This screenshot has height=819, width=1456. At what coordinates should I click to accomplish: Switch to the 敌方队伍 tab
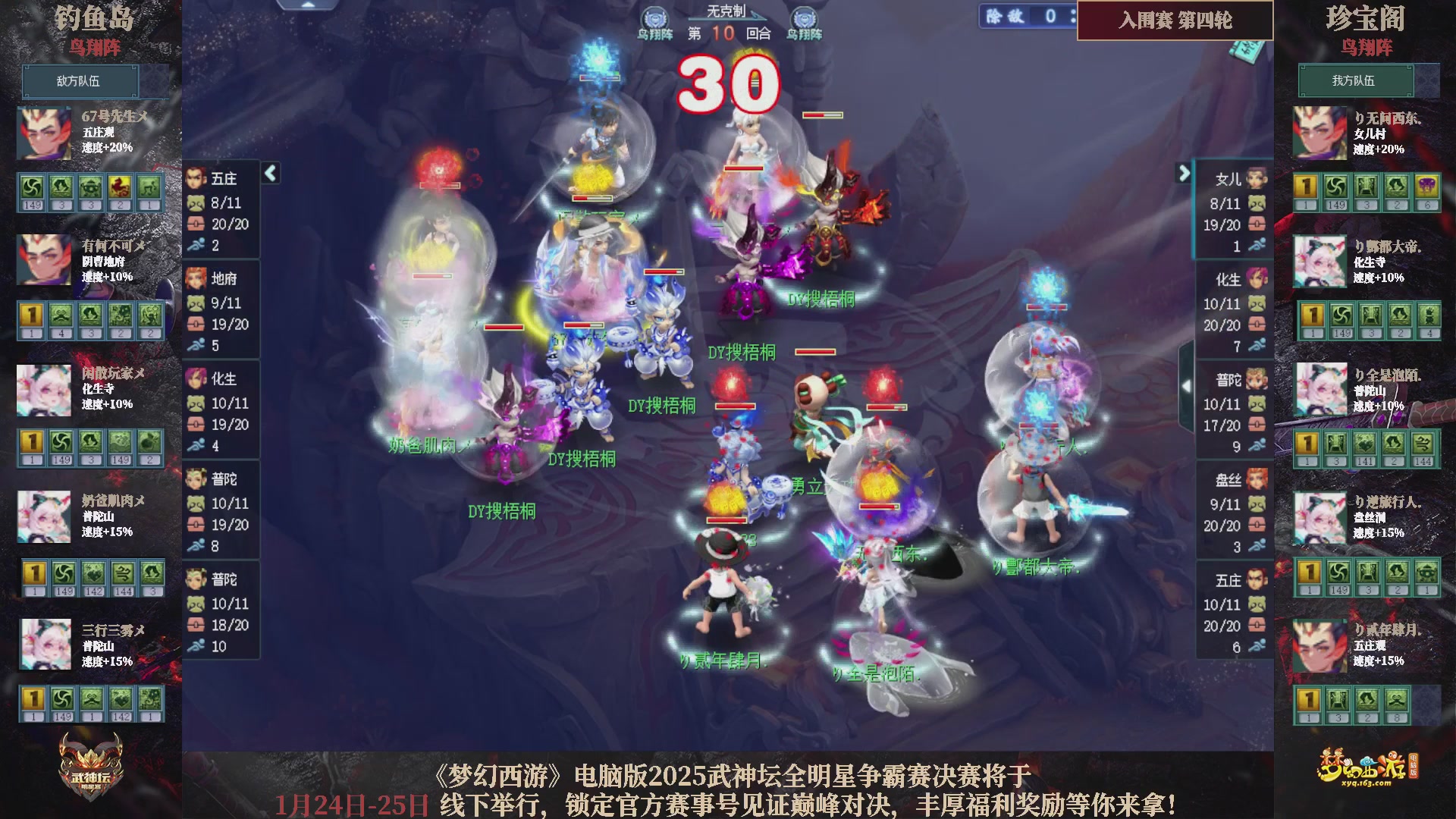click(x=80, y=81)
